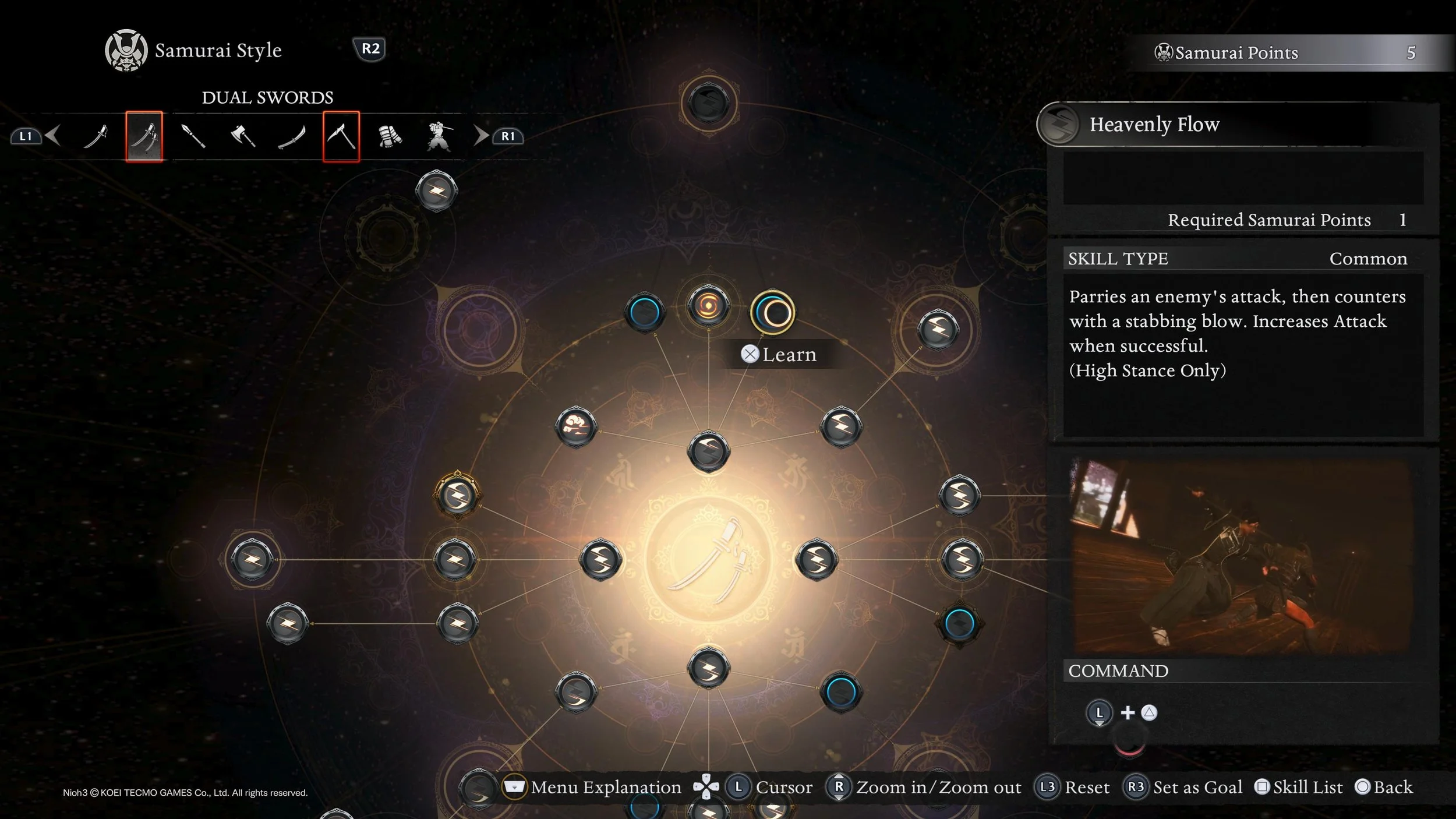1456x819 pixels.
Task: Open the Skill List
Action: point(1299,788)
